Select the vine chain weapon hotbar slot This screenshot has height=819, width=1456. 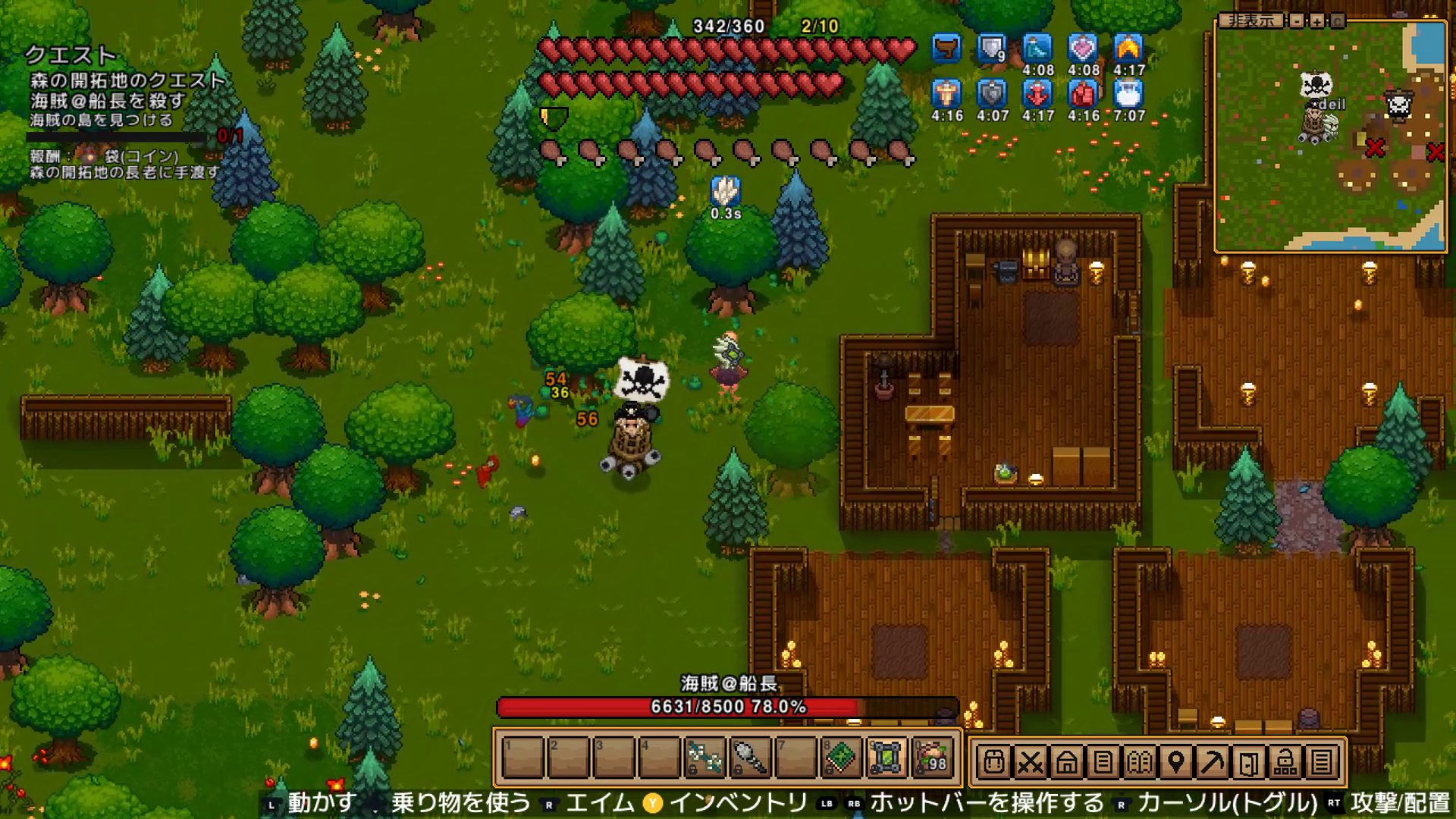click(704, 757)
